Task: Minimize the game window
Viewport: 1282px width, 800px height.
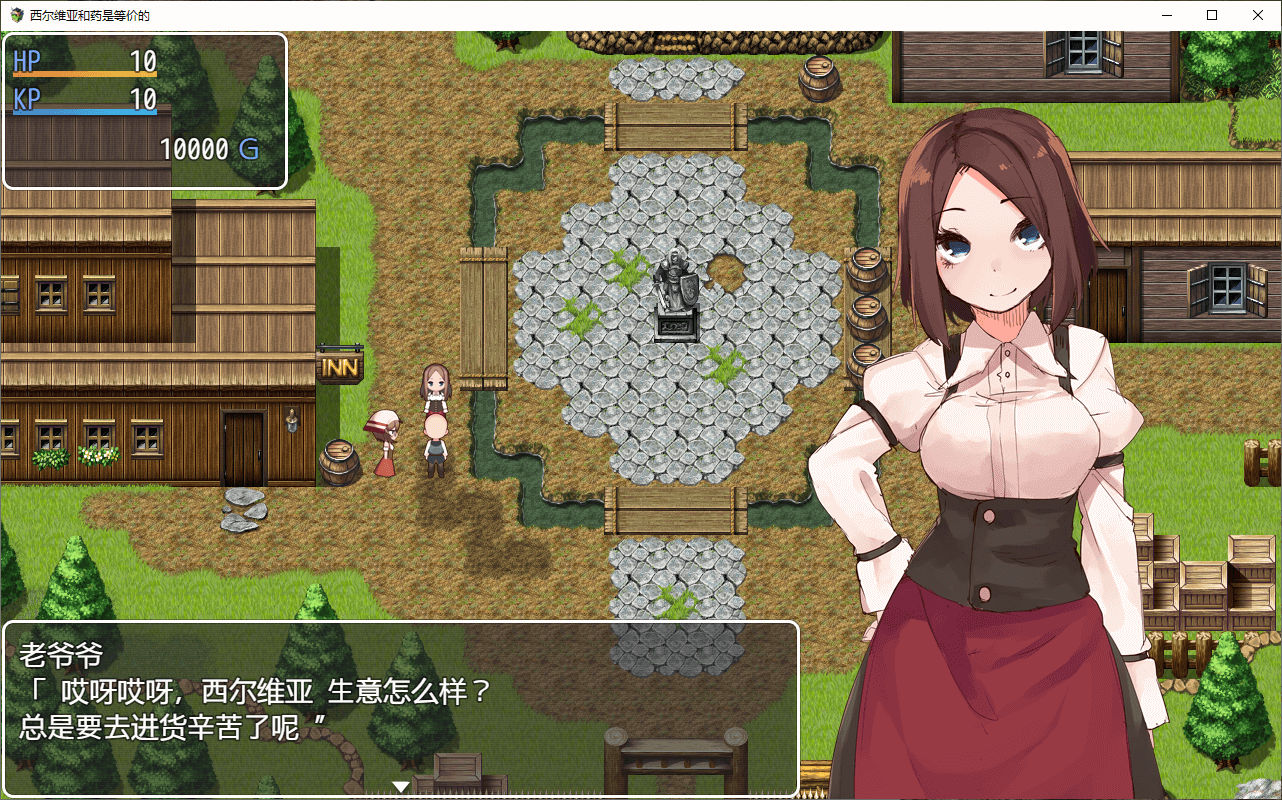Action: click(1166, 15)
